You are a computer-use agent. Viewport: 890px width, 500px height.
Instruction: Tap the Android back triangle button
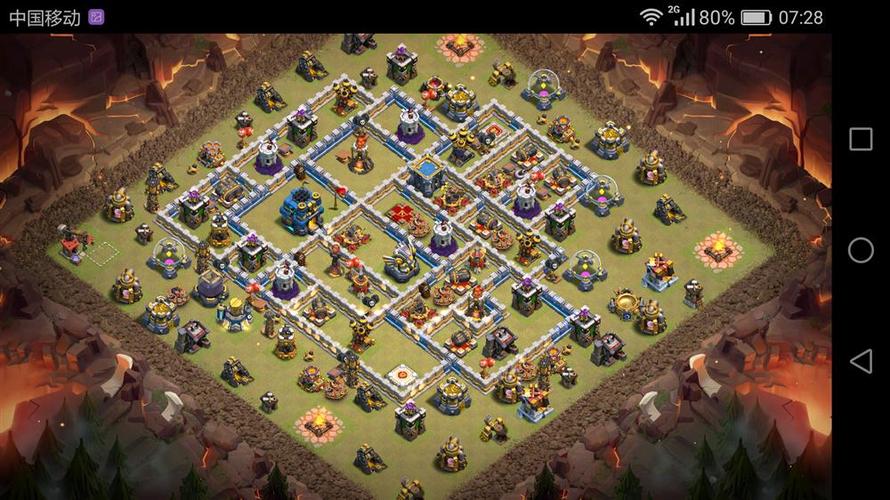(x=859, y=361)
